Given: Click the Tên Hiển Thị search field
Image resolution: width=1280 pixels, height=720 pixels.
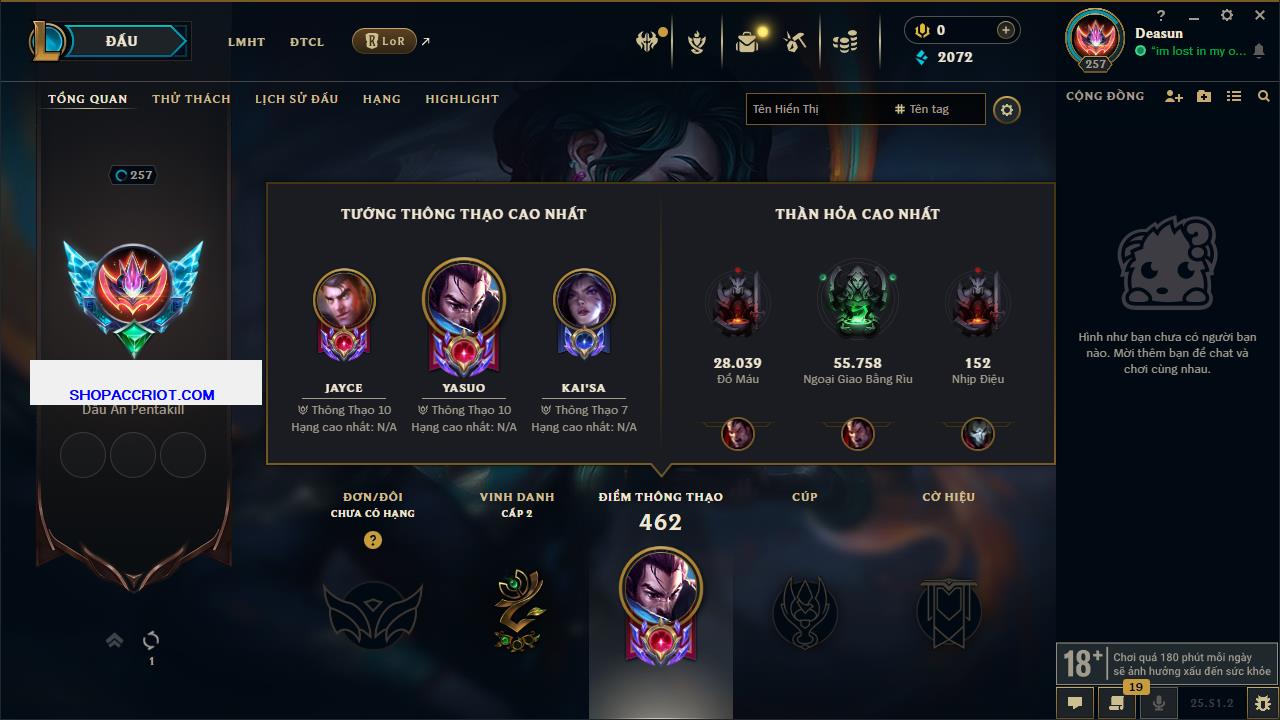Looking at the screenshot, I should [815, 109].
